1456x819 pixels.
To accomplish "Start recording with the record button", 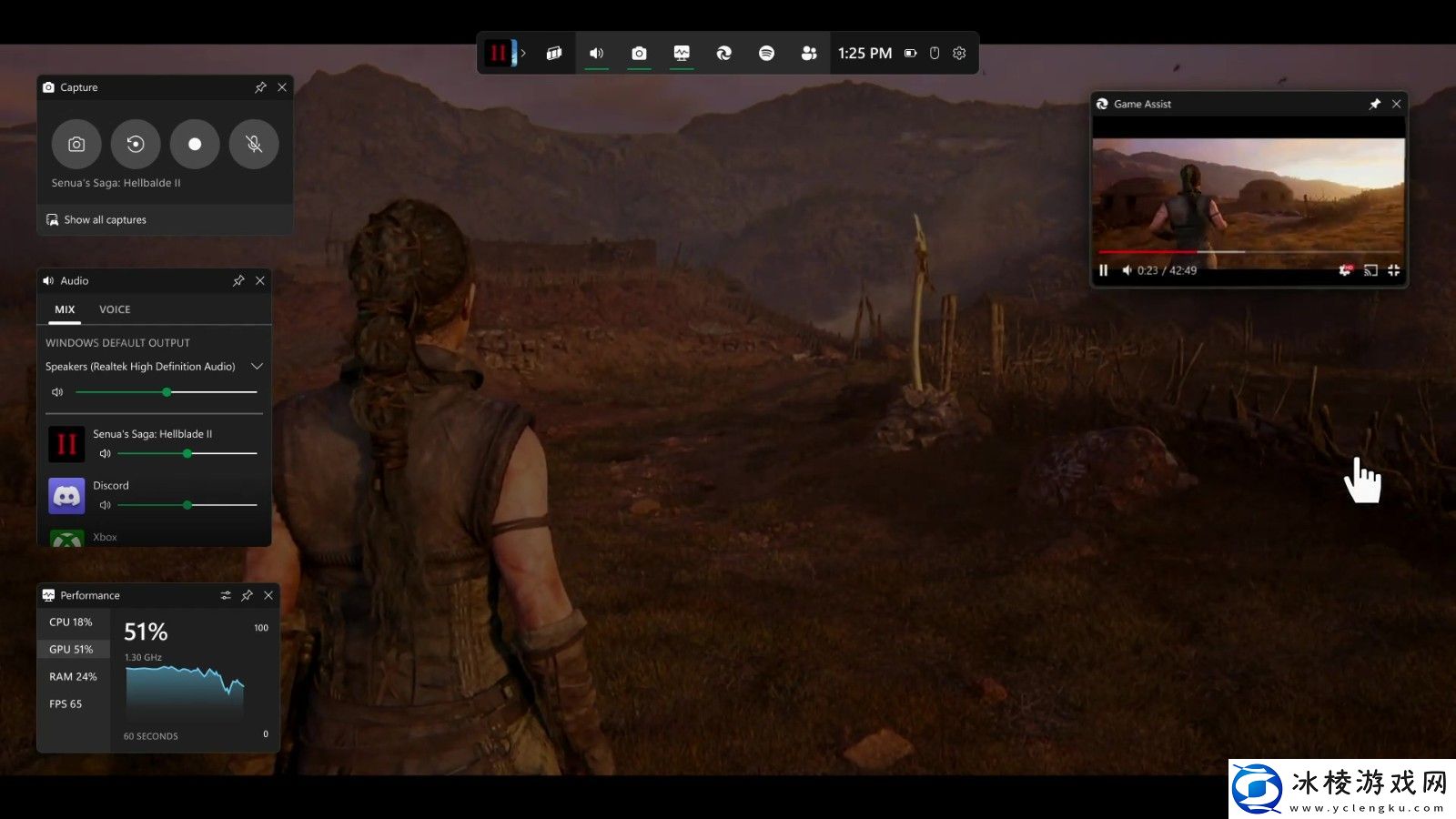I will tap(195, 144).
